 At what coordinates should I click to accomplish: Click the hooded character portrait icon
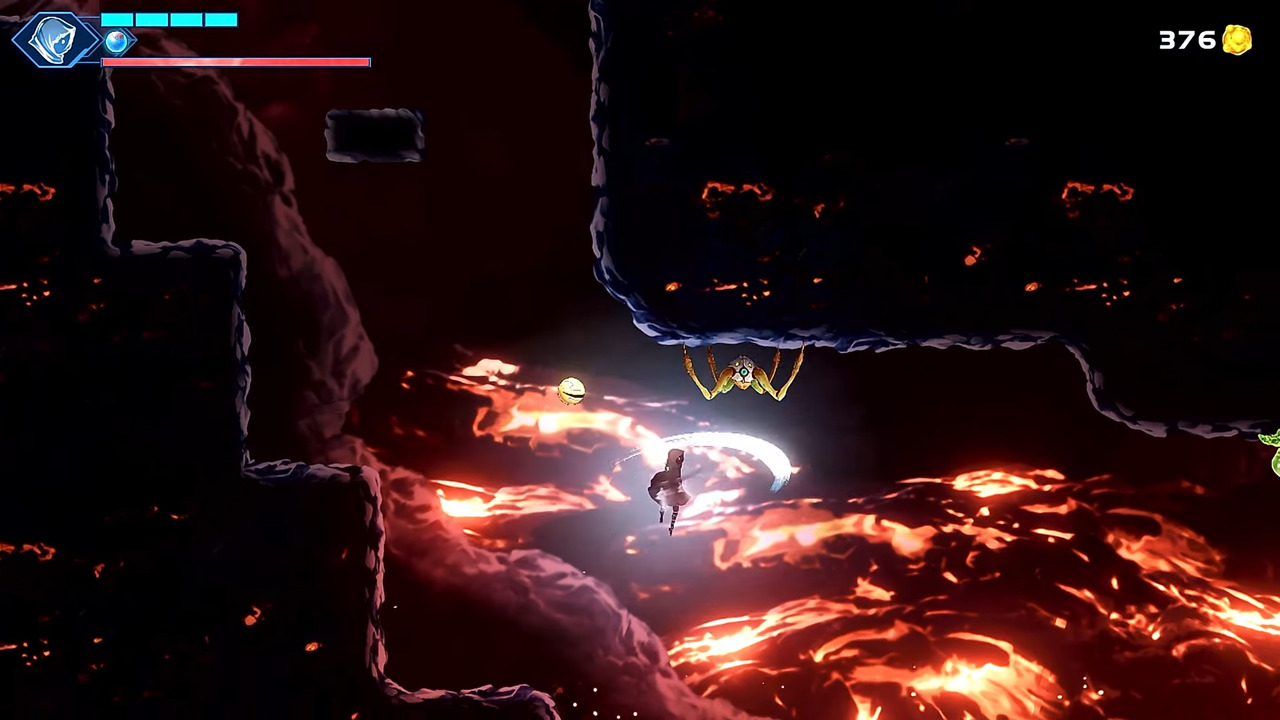coord(55,40)
